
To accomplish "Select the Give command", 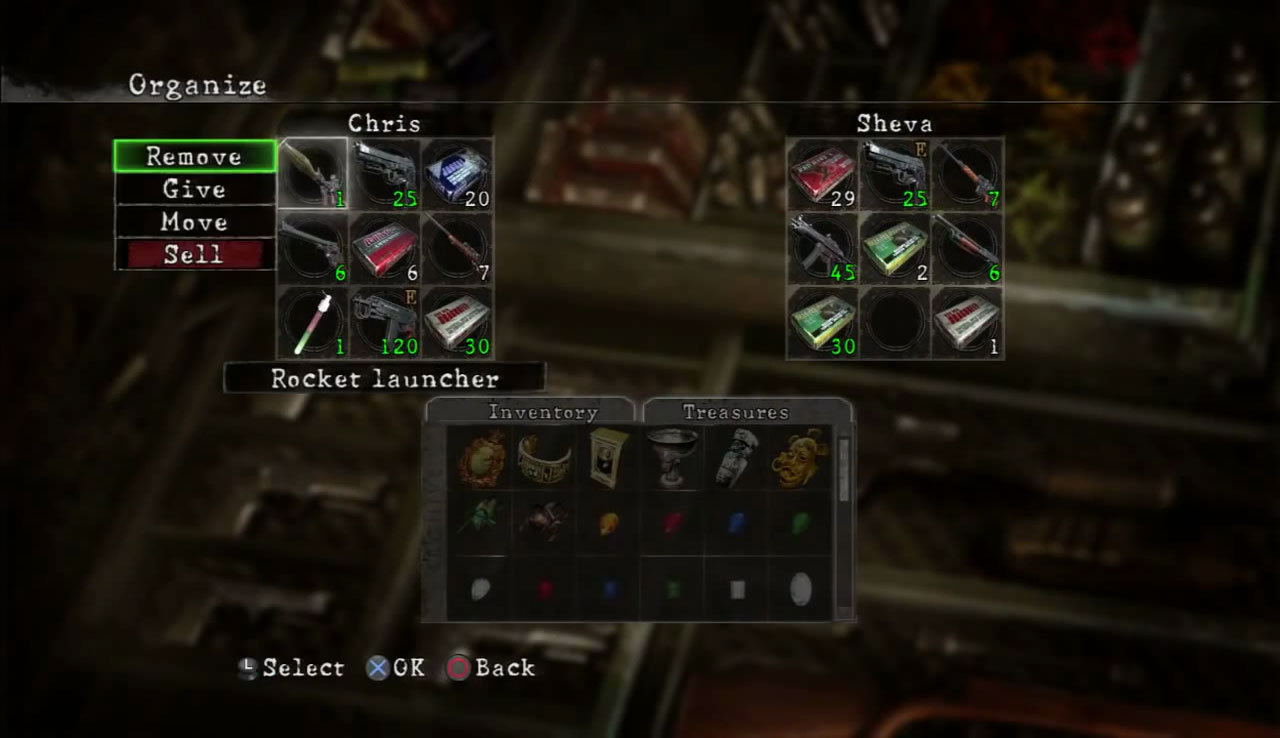I will click(194, 189).
